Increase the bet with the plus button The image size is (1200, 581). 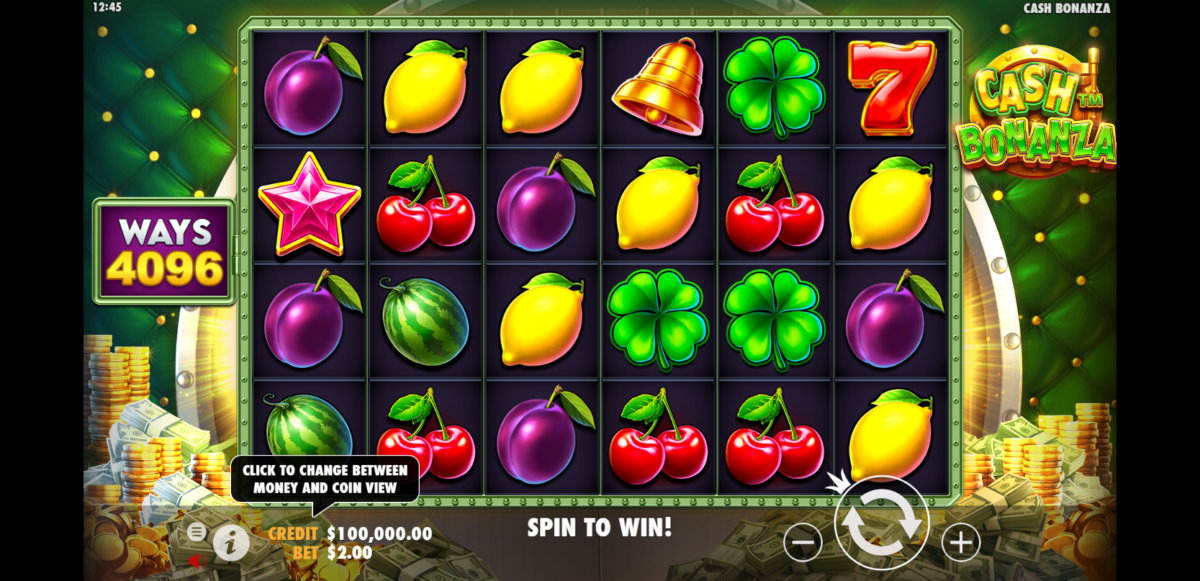click(960, 542)
